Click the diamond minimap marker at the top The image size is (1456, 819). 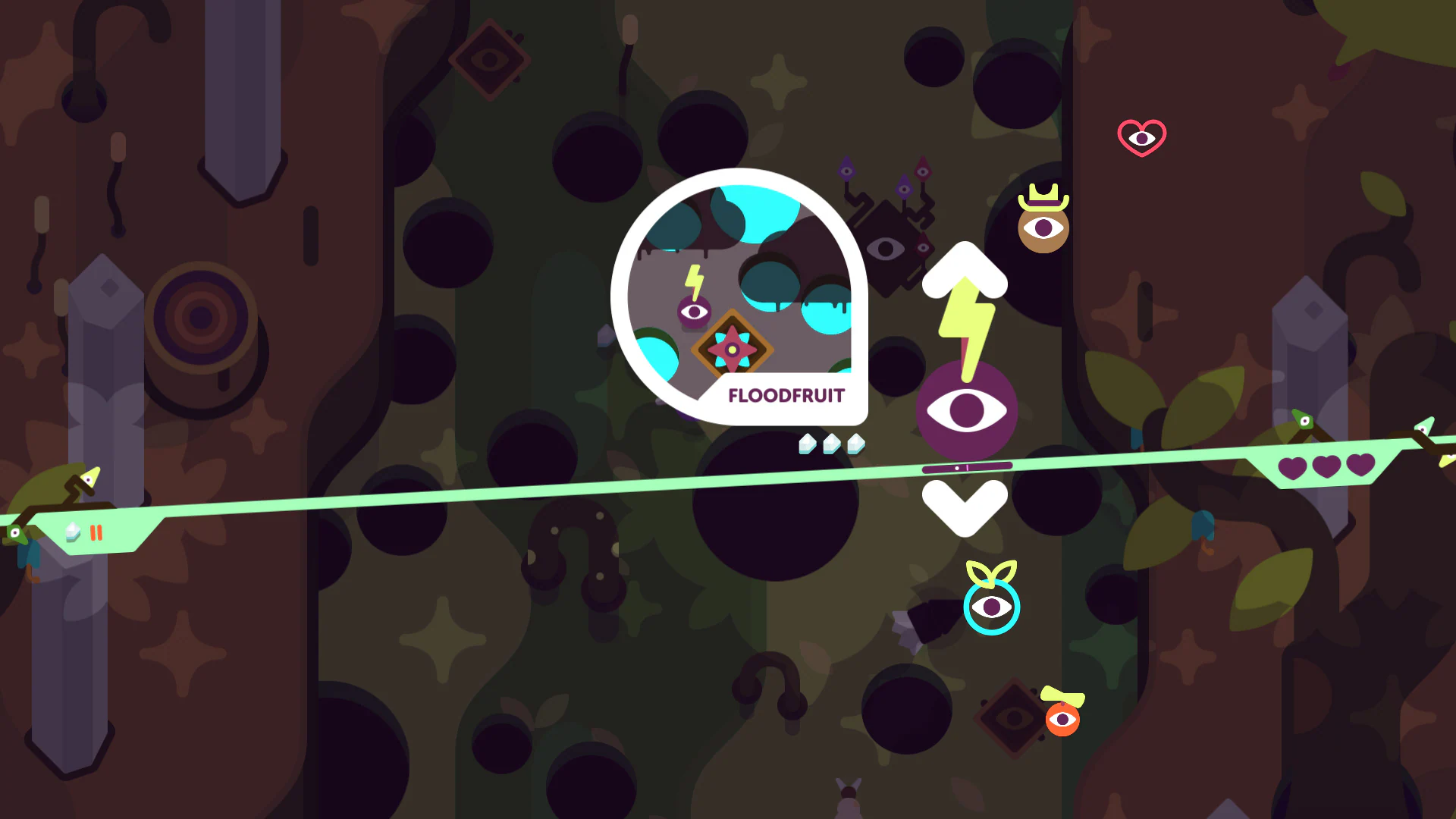point(489,61)
